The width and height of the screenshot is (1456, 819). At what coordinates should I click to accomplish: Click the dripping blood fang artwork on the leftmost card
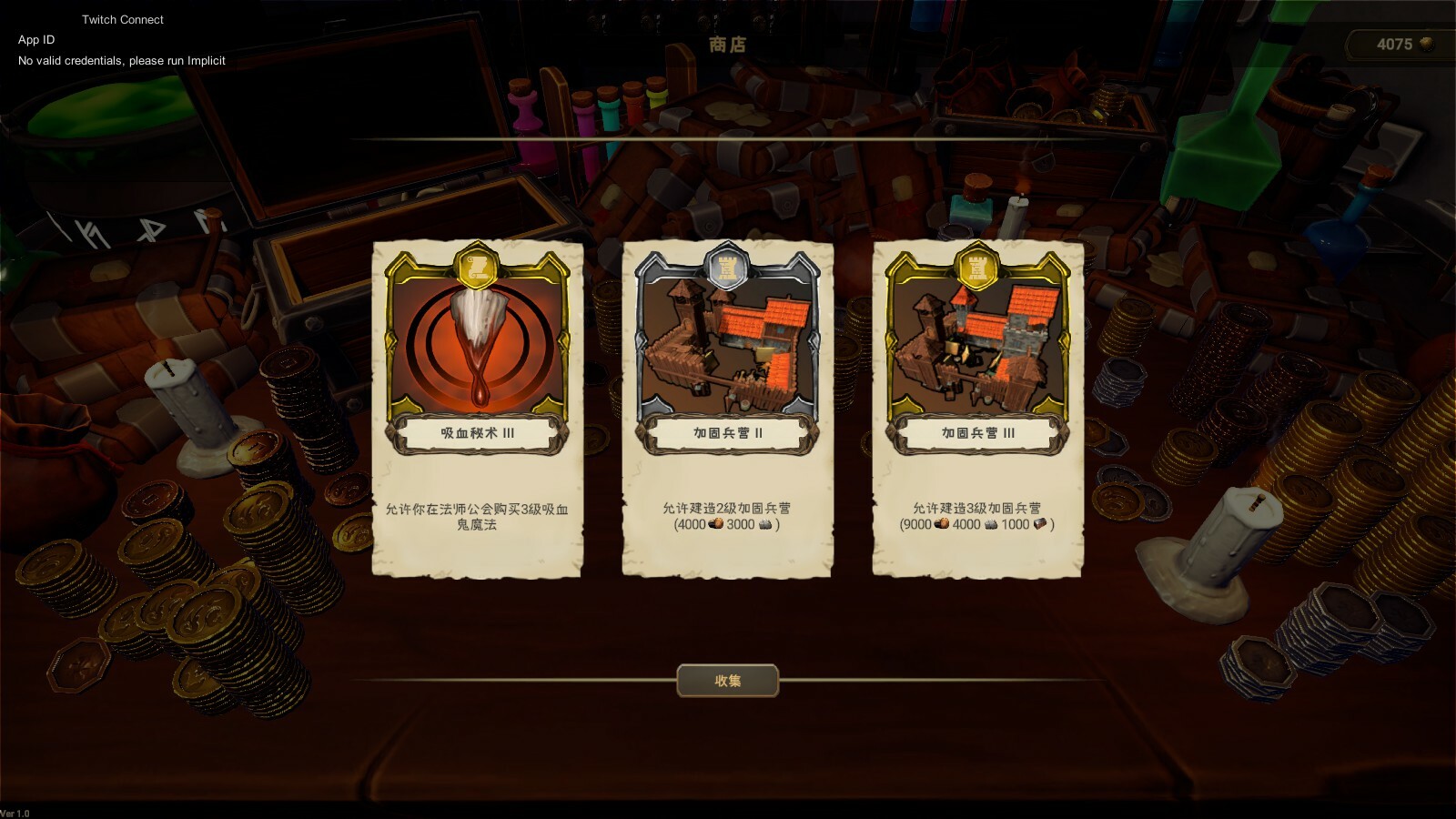[x=478, y=346]
